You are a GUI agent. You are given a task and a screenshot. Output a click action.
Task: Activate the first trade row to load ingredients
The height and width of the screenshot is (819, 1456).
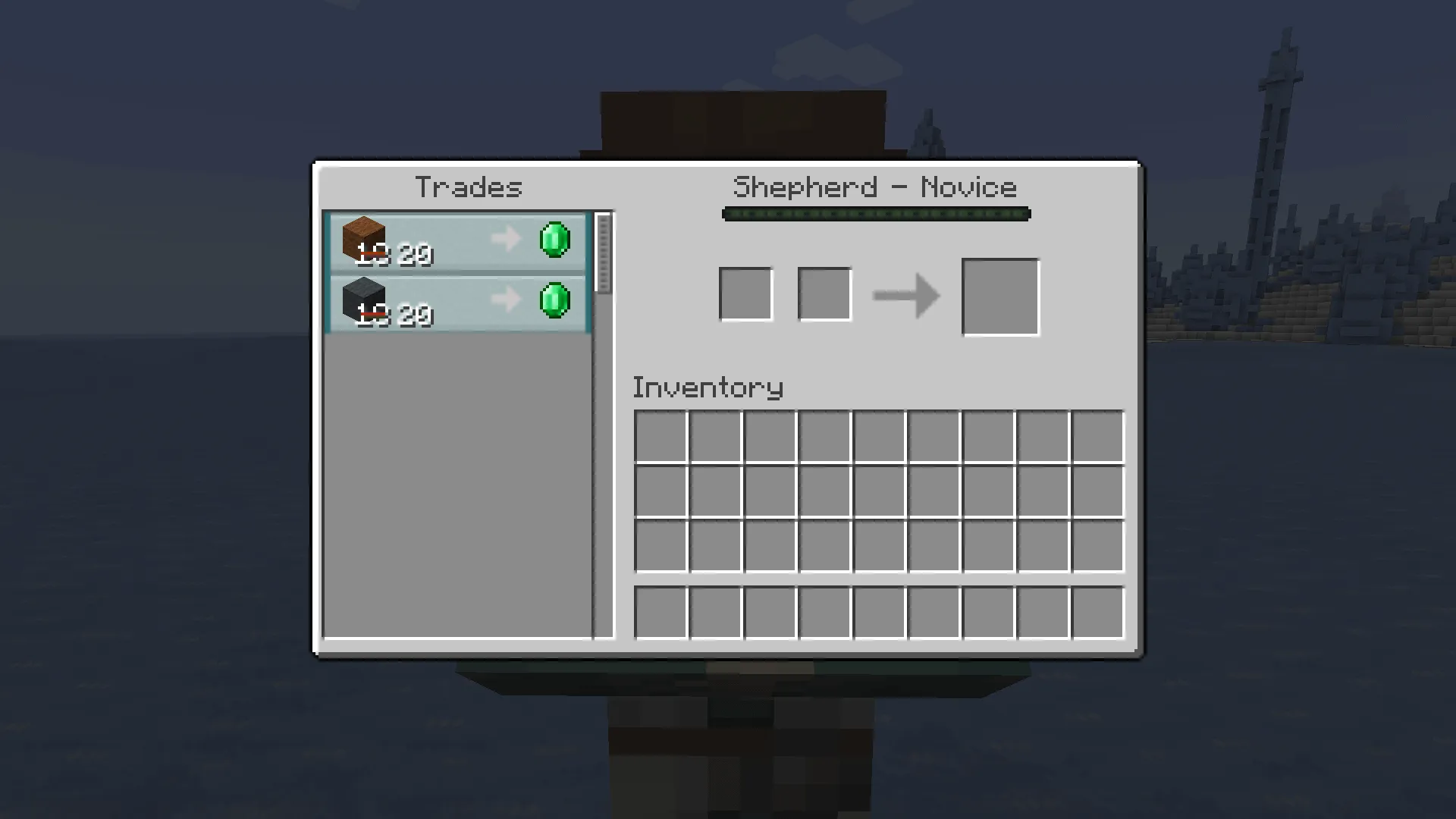point(455,241)
